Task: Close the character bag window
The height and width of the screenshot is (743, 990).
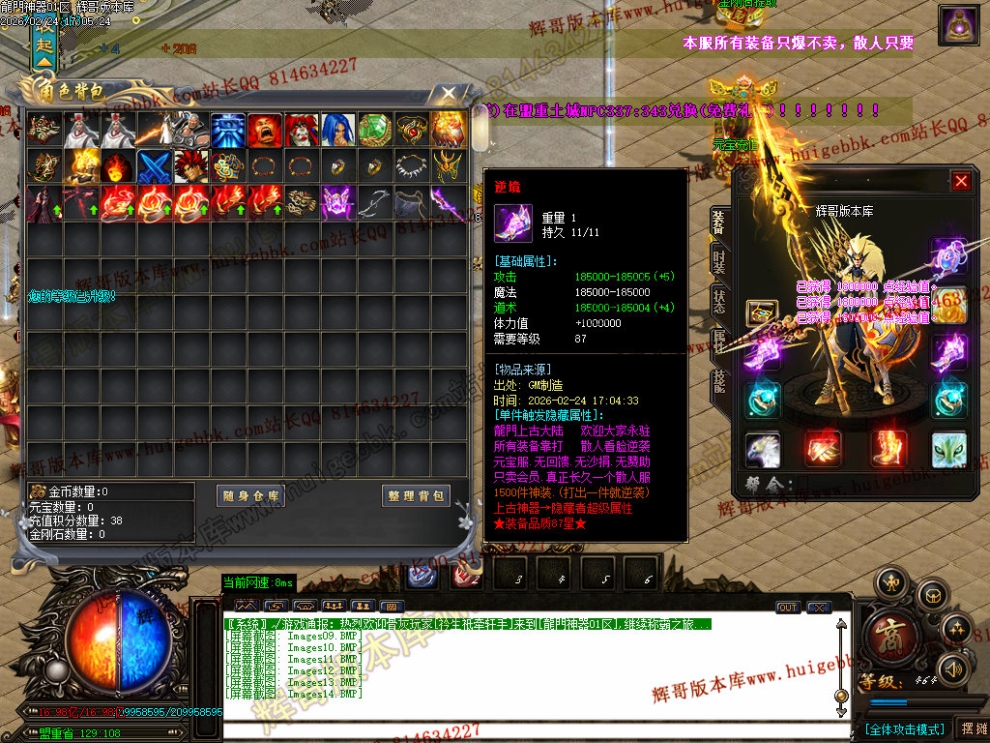Action: (447, 94)
